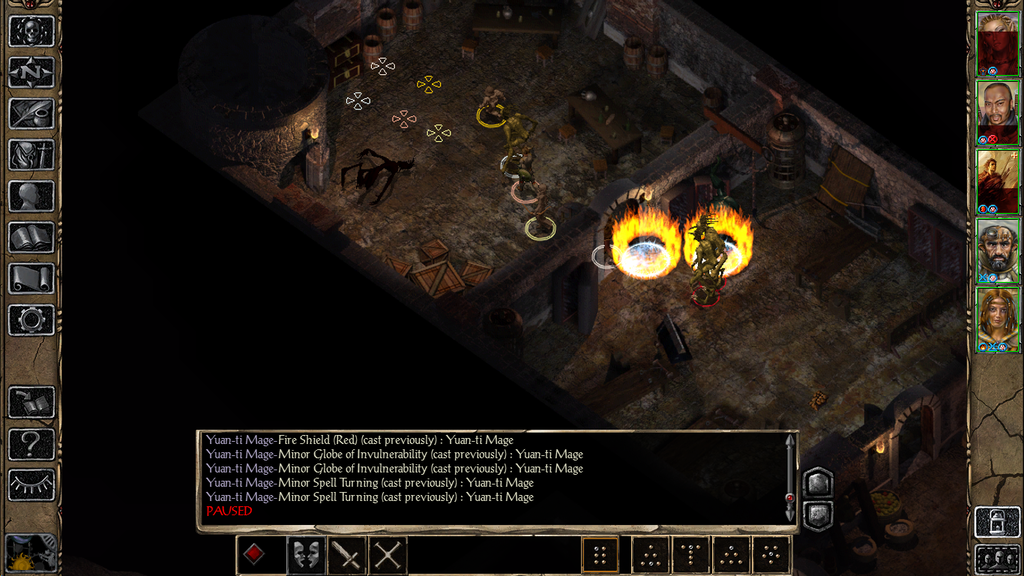Select the T-shaped party formation
The width and height of the screenshot is (1024, 576).
coord(690,555)
